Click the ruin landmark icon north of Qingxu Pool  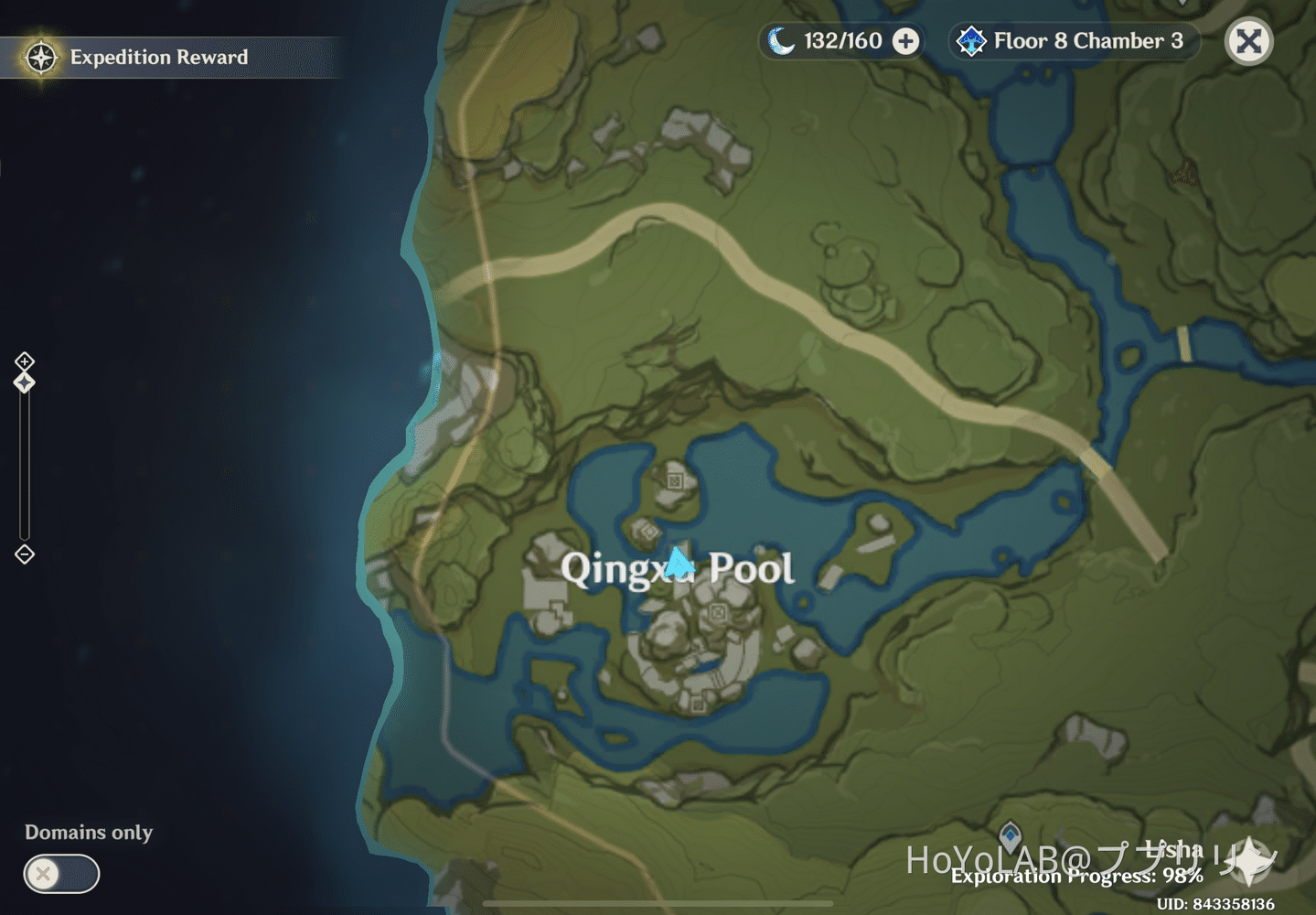pos(674,479)
